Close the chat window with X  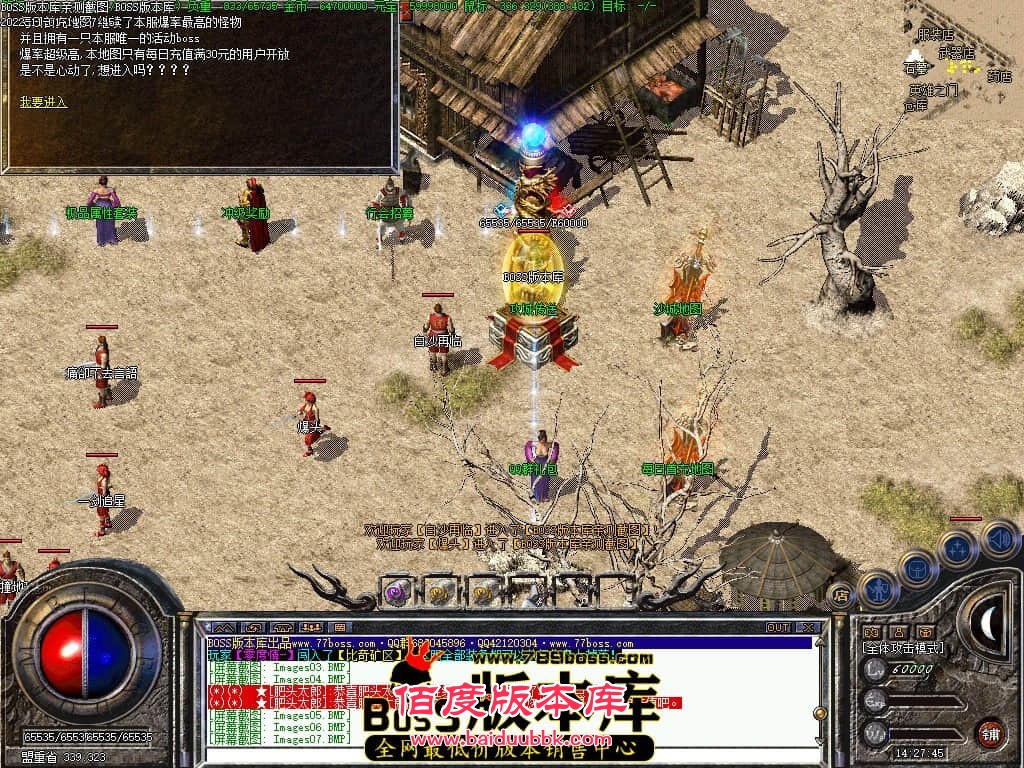tap(808, 628)
